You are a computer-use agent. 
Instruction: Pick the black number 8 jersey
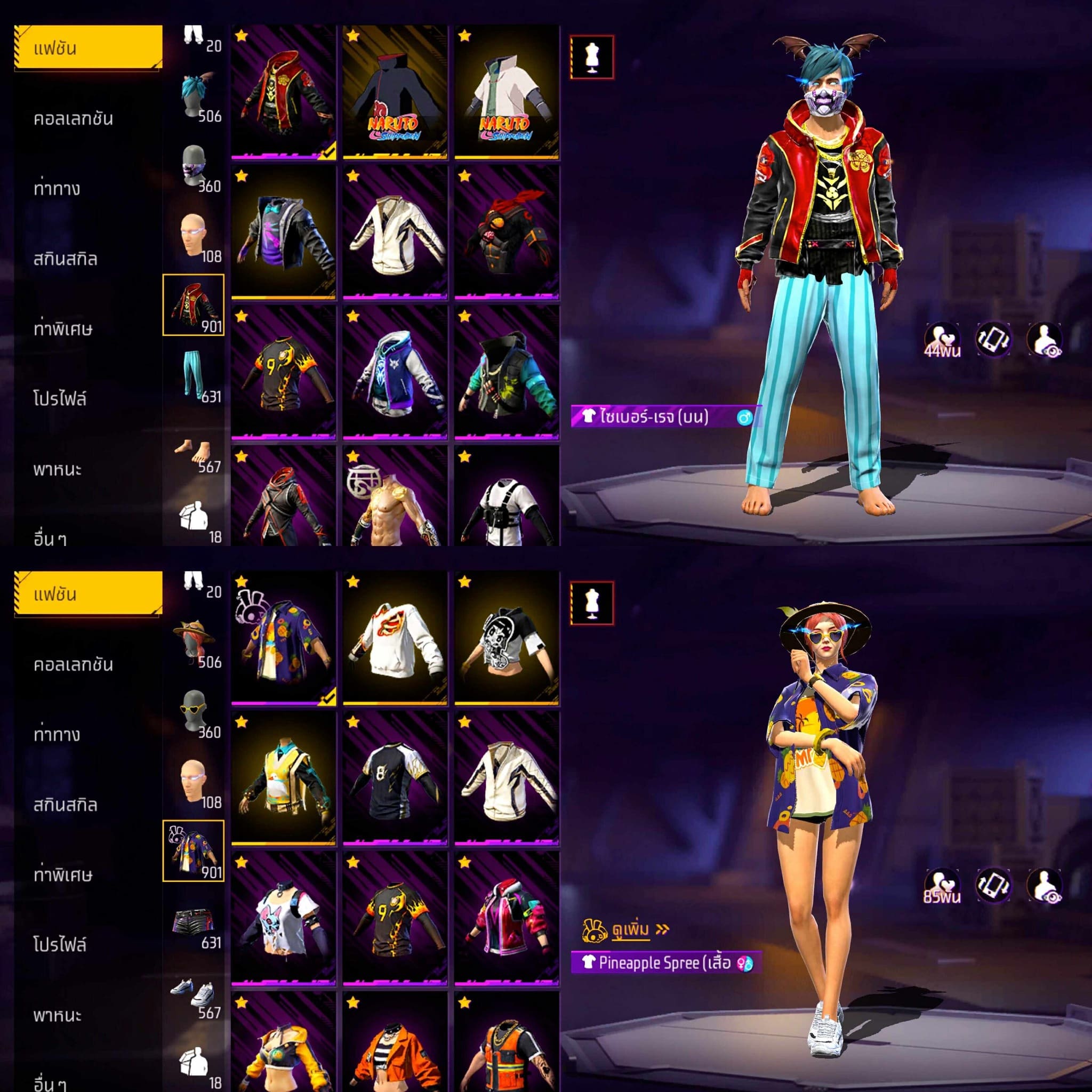tap(395, 779)
